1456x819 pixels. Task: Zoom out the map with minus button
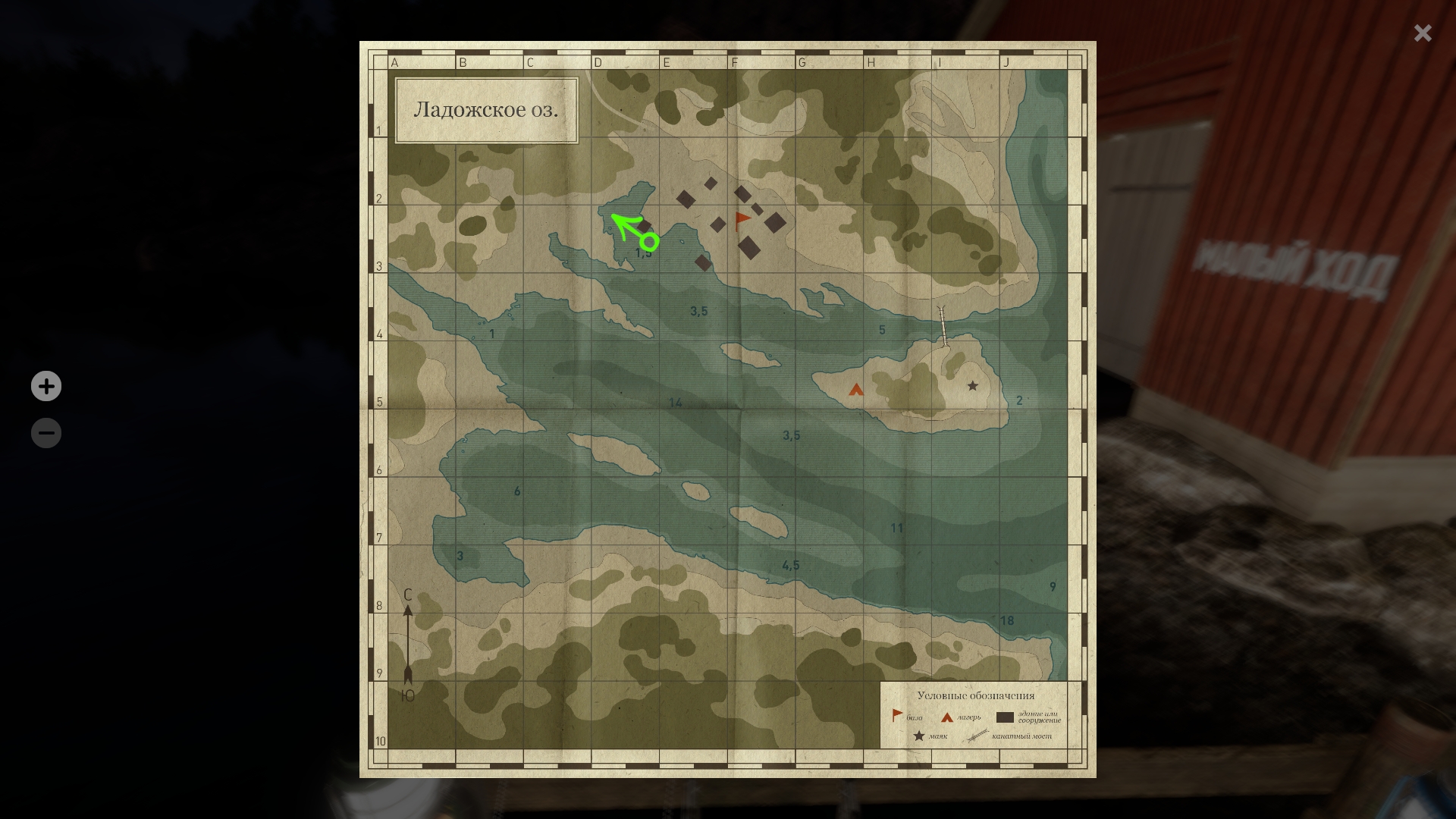(x=46, y=433)
